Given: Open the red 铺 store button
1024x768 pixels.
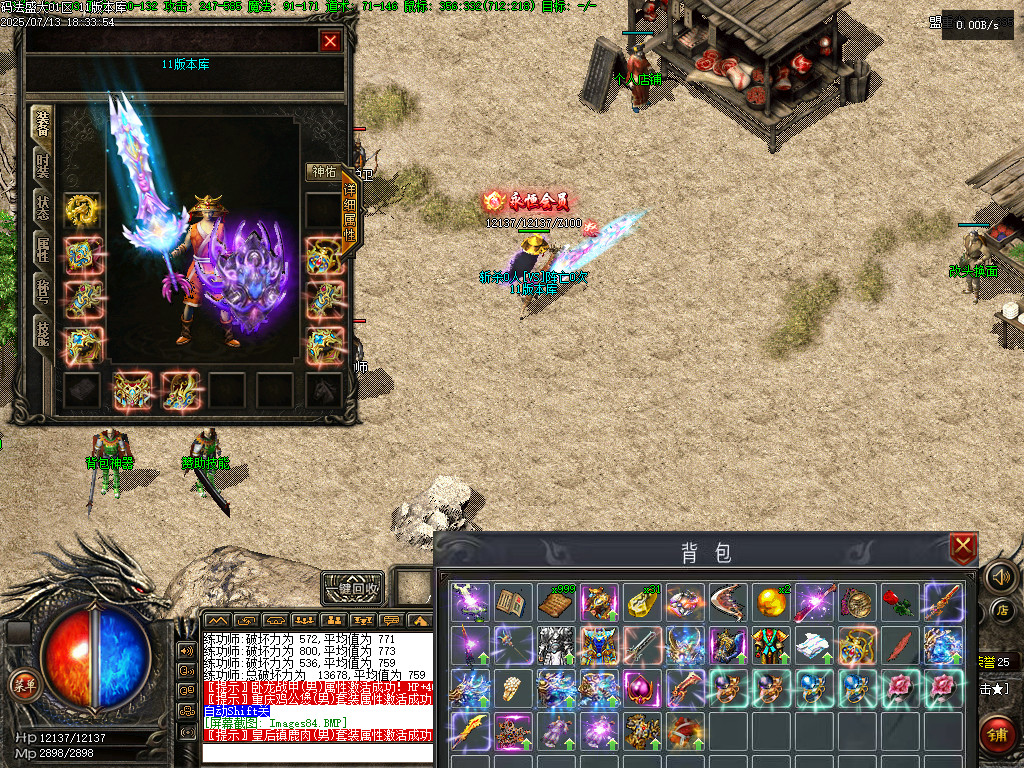Looking at the screenshot, I should [997, 734].
